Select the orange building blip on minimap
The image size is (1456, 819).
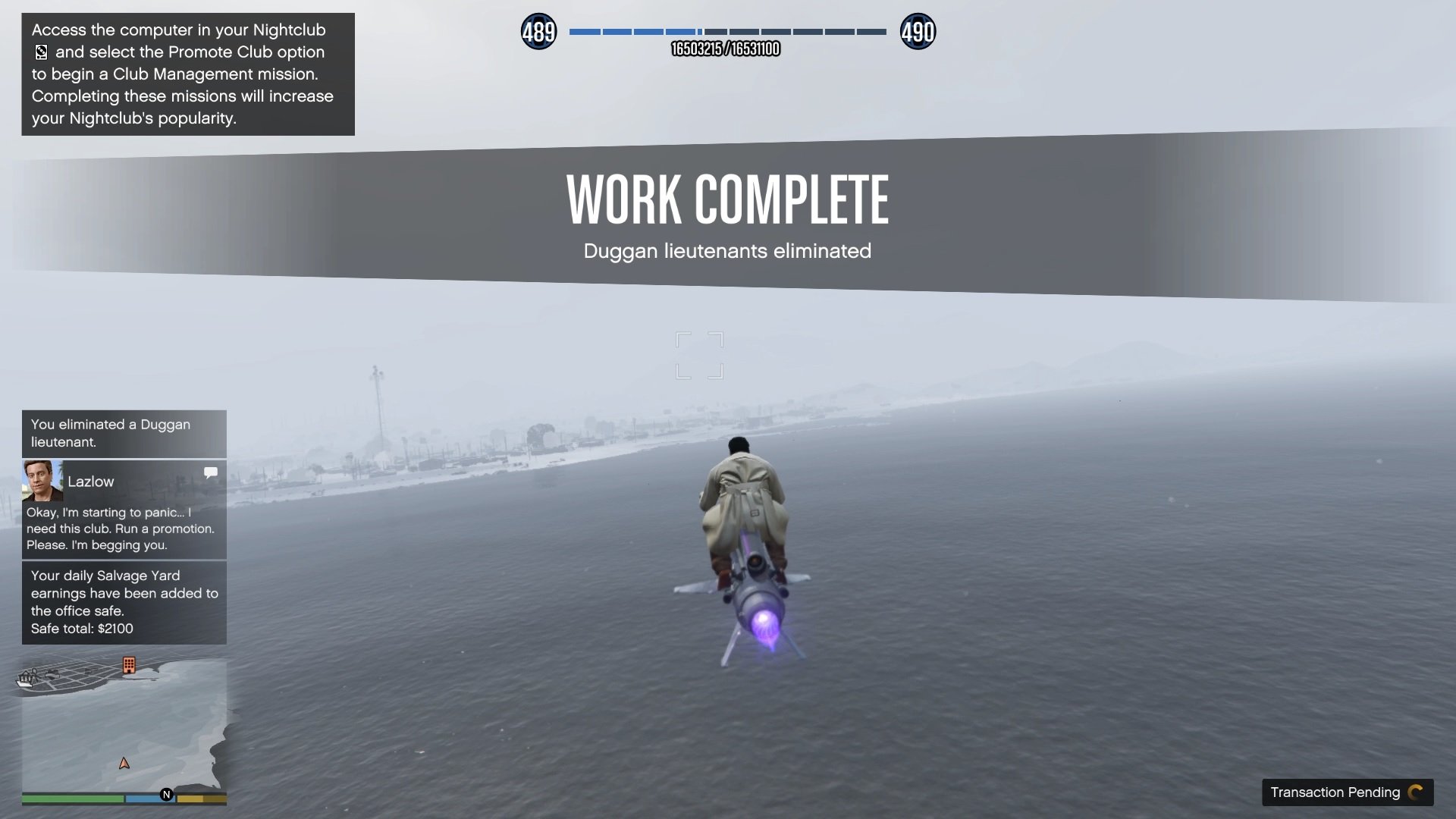pyautogui.click(x=129, y=665)
